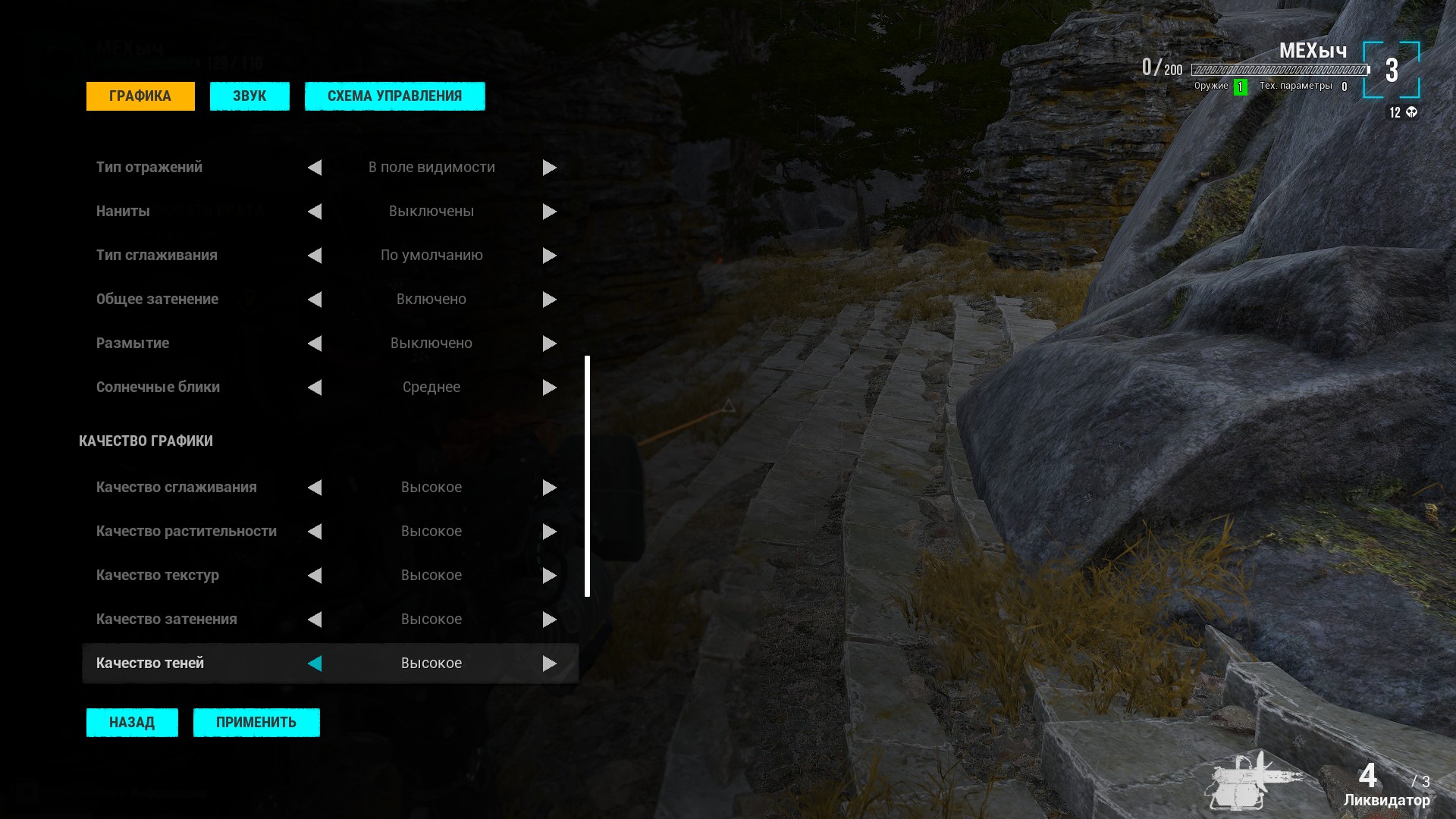This screenshot has height=819, width=1456.
Task: Switch to the ЗВУК tab
Action: 249,96
